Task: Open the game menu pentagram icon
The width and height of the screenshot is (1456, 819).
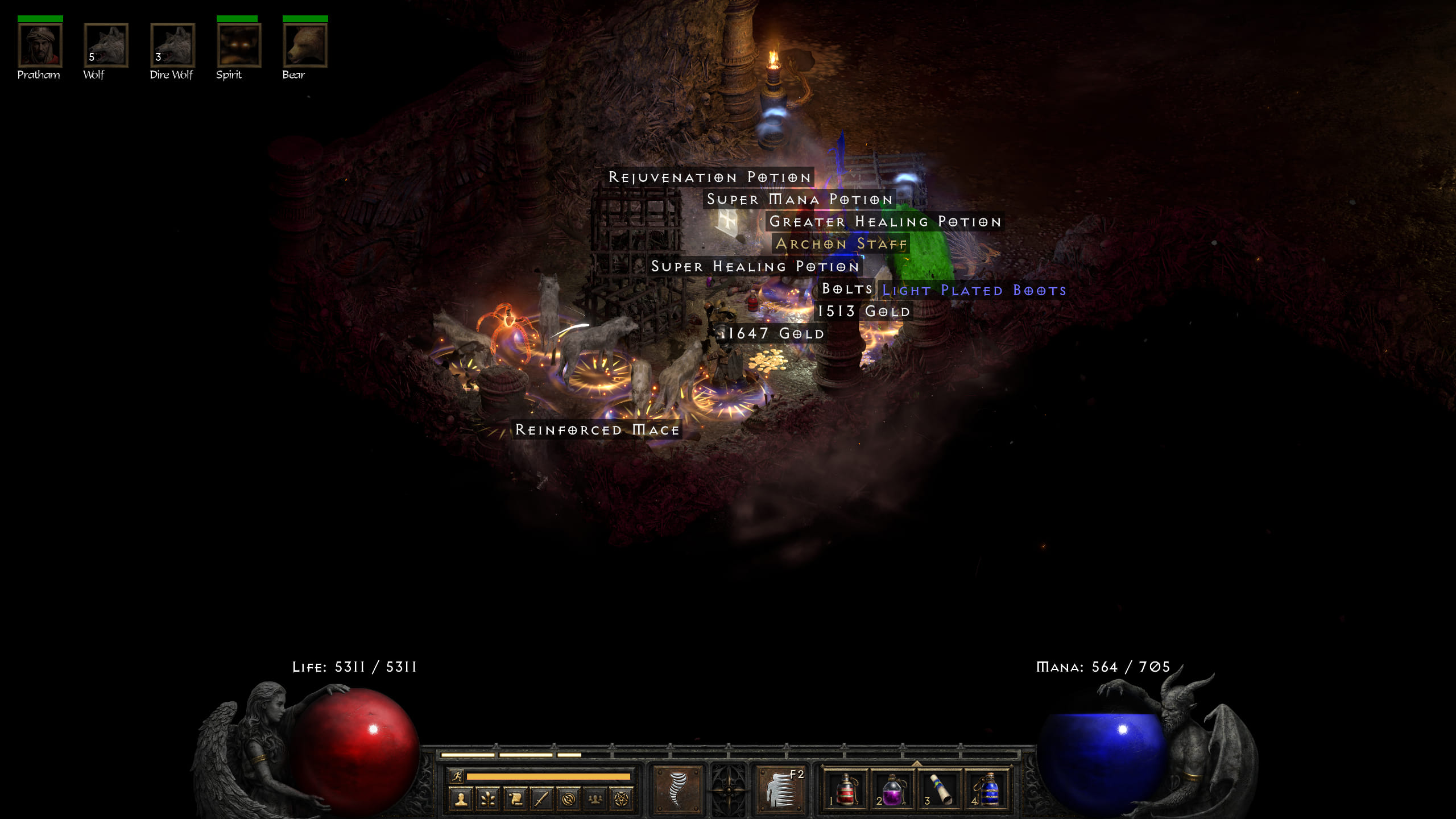Action: (622, 799)
